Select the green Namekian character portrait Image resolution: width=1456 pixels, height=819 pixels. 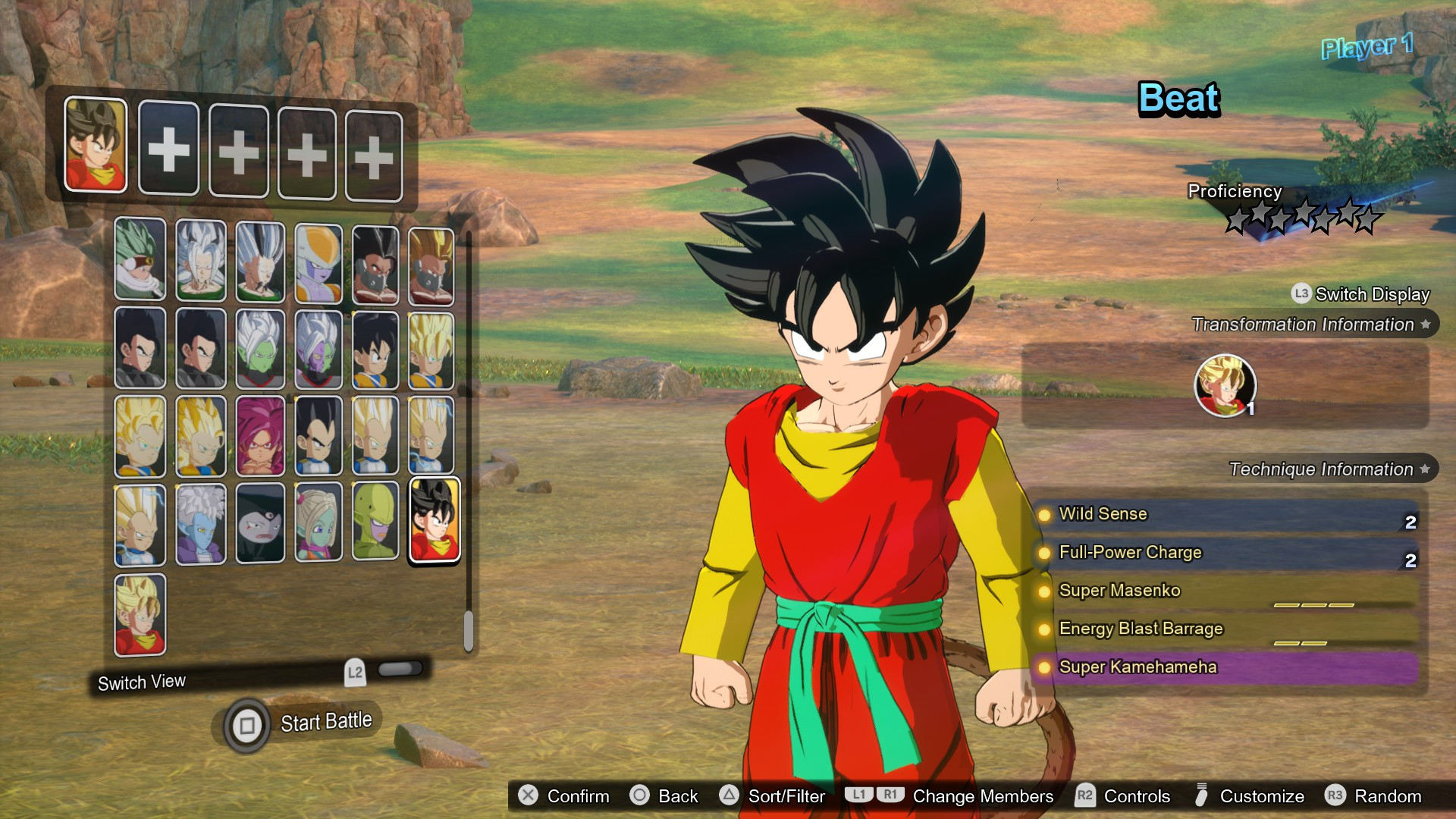375,523
